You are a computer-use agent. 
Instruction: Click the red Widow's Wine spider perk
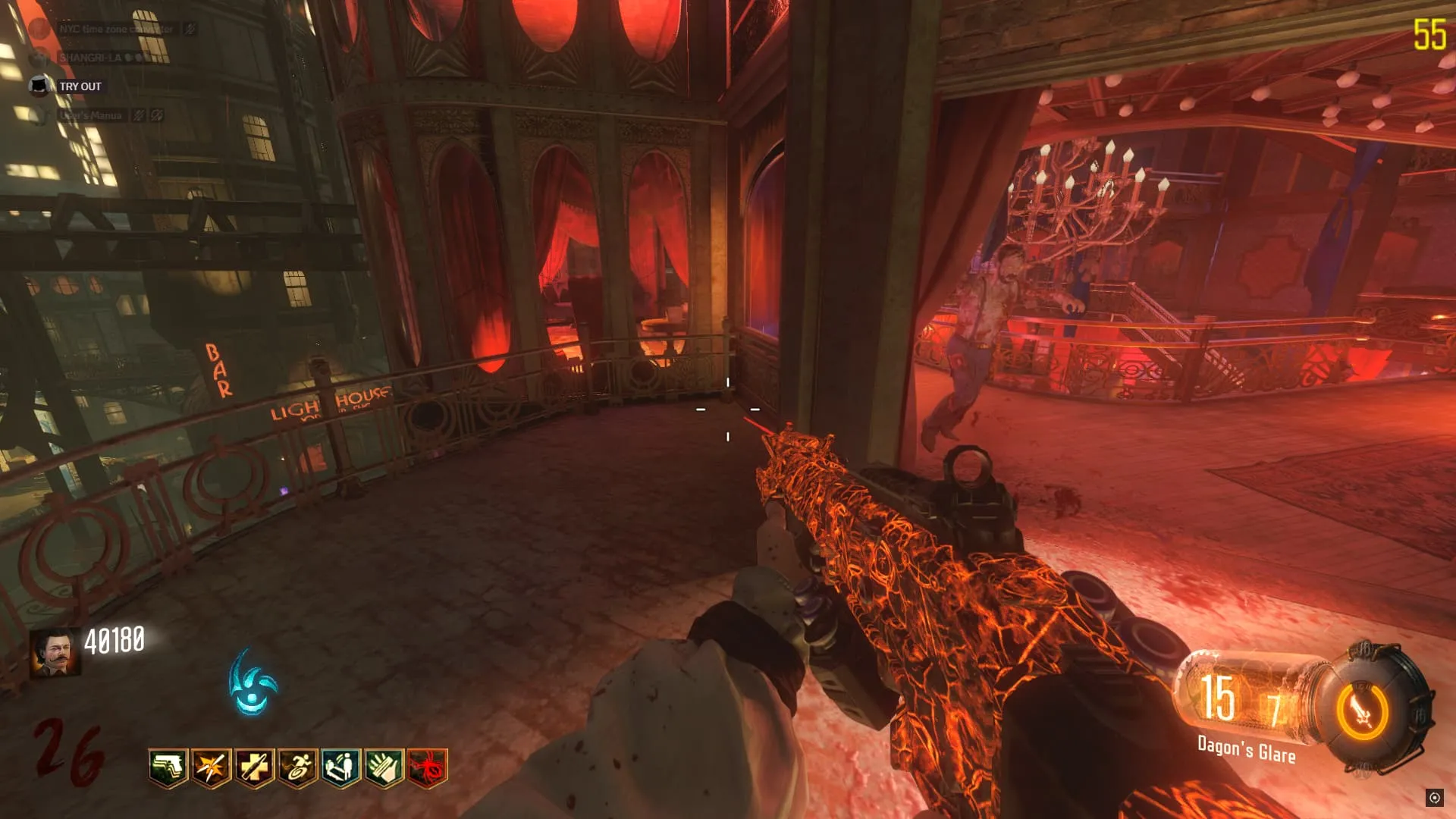click(x=428, y=768)
